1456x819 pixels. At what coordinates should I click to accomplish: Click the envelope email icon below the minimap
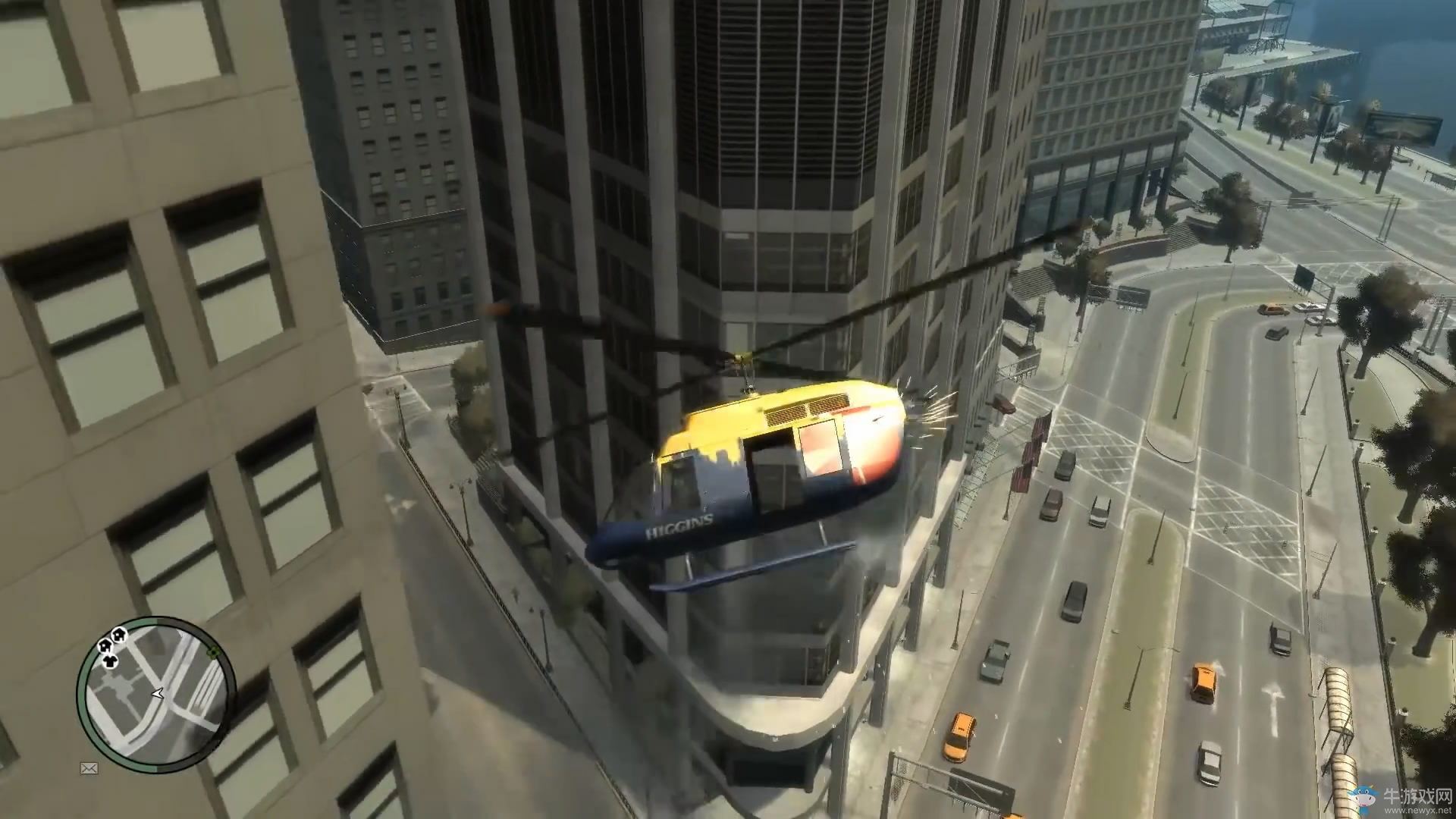[x=88, y=768]
